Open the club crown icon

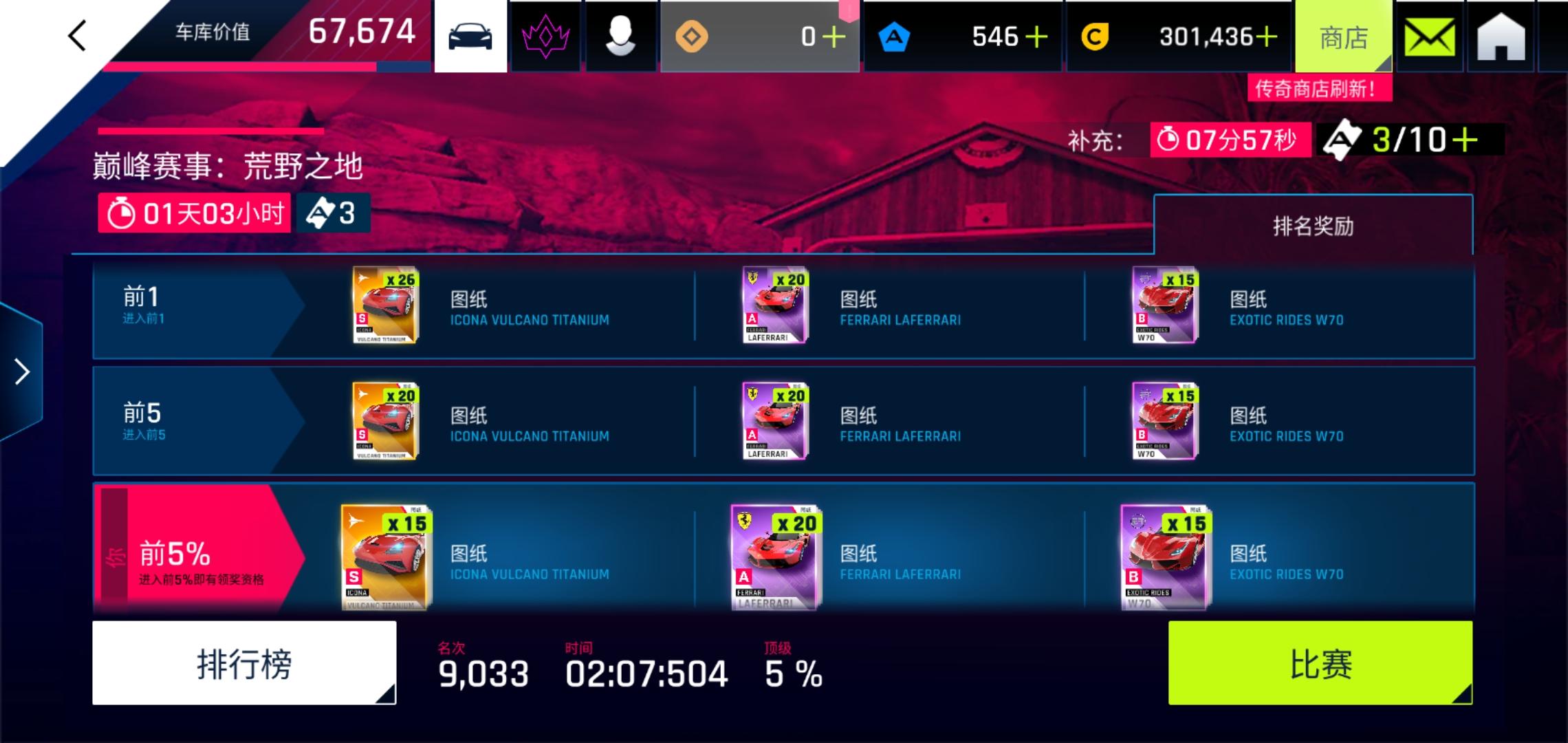(x=547, y=36)
